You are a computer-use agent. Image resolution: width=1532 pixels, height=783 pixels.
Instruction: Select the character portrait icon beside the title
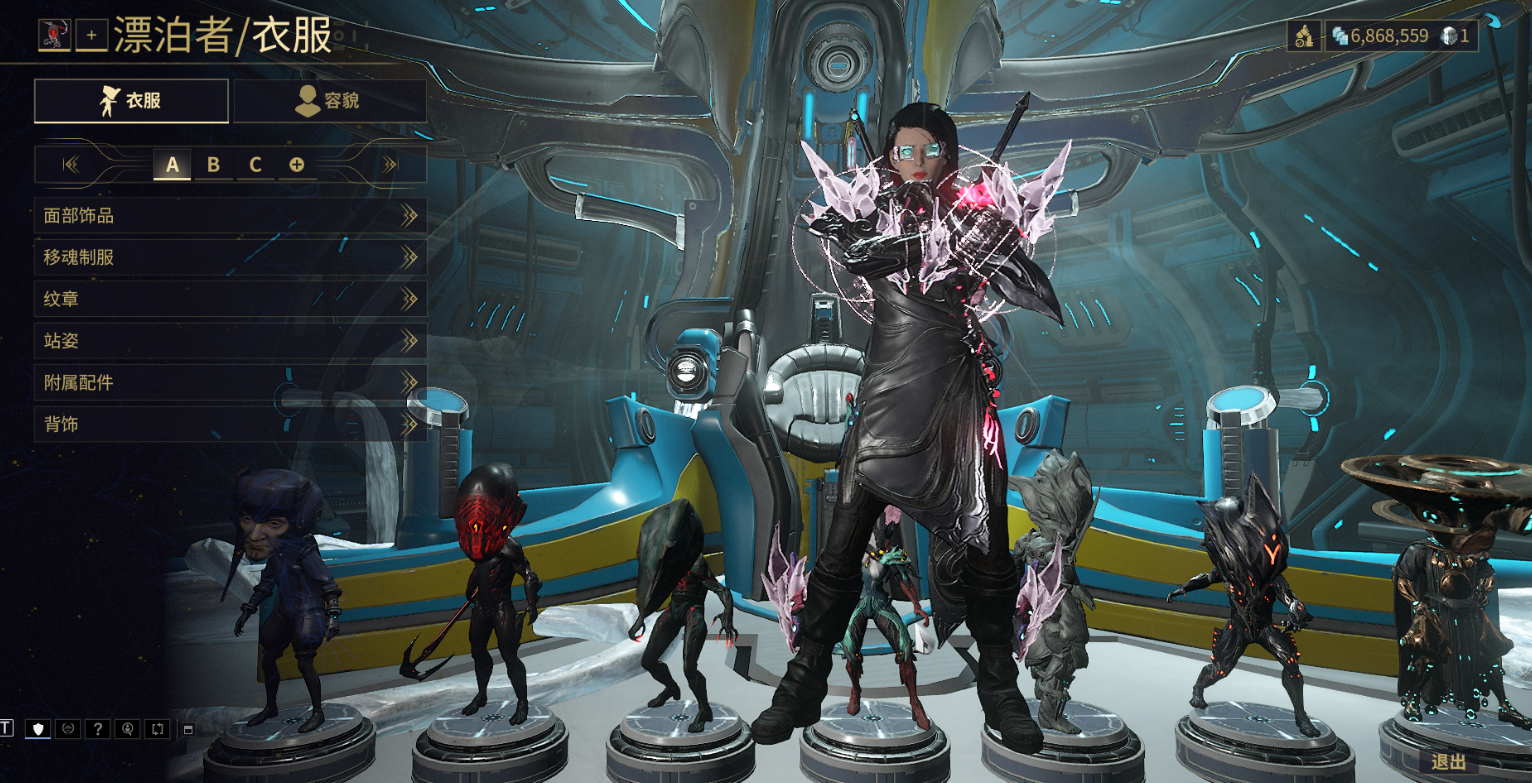point(53,35)
